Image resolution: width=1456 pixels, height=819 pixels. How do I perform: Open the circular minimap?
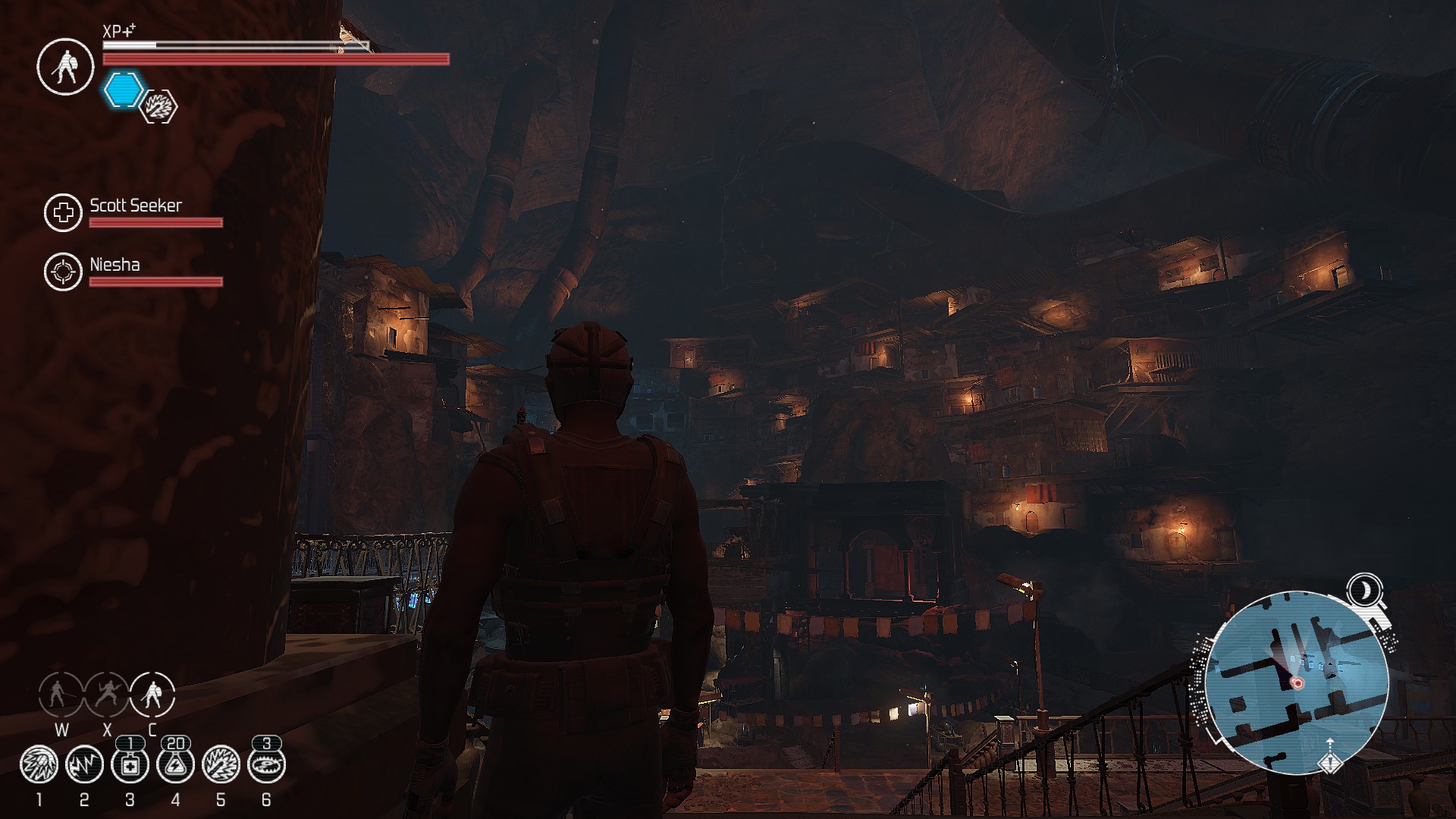click(x=1295, y=682)
